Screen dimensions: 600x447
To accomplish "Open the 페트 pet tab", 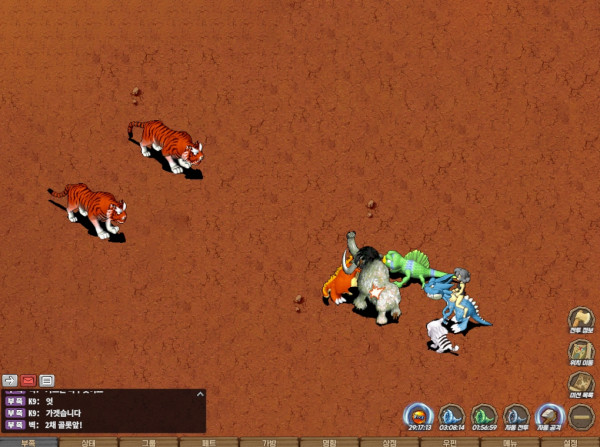I will point(209,441).
